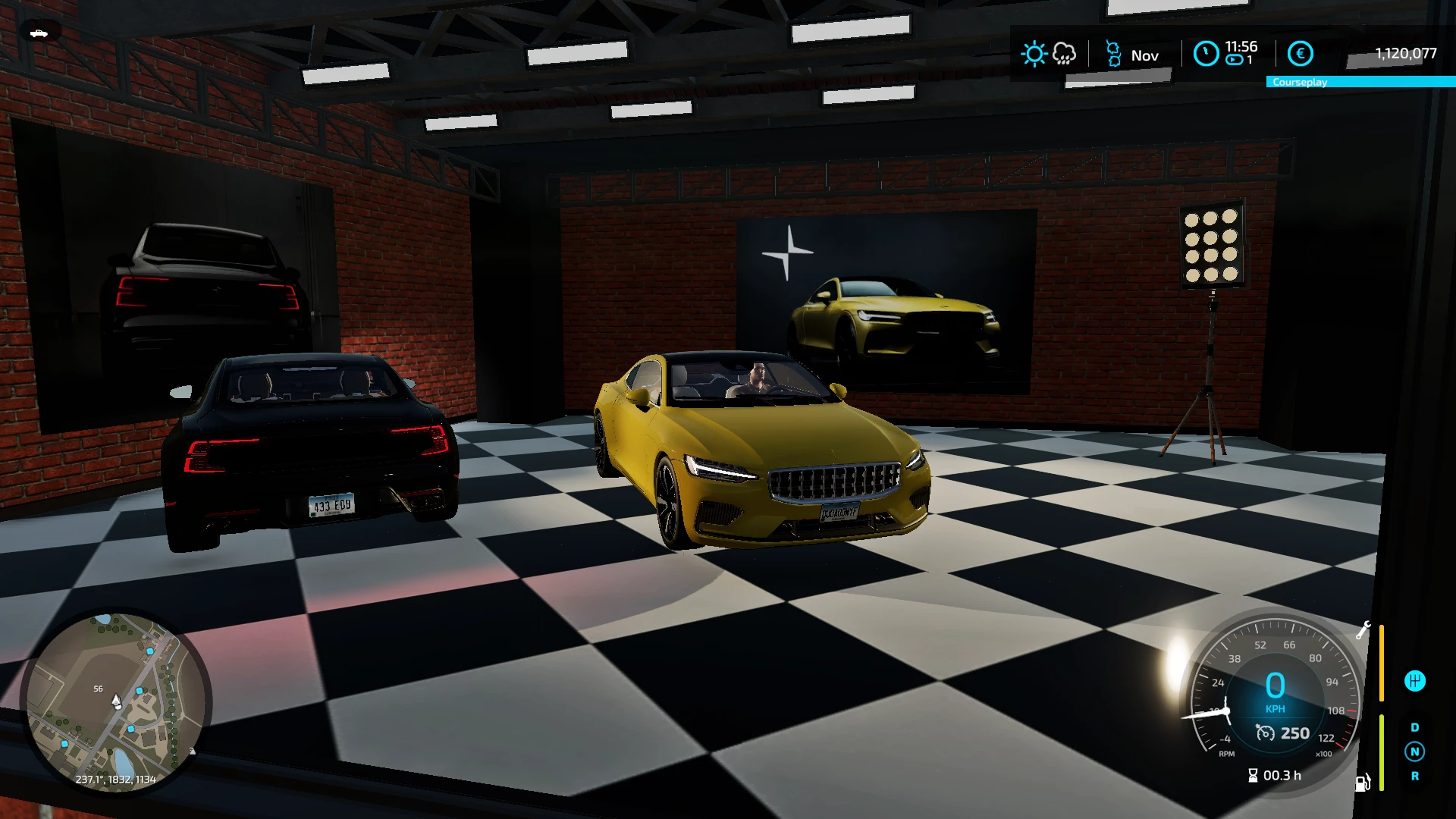Click the rain cloud forecast icon
The width and height of the screenshot is (1456, 819).
coord(1064,53)
